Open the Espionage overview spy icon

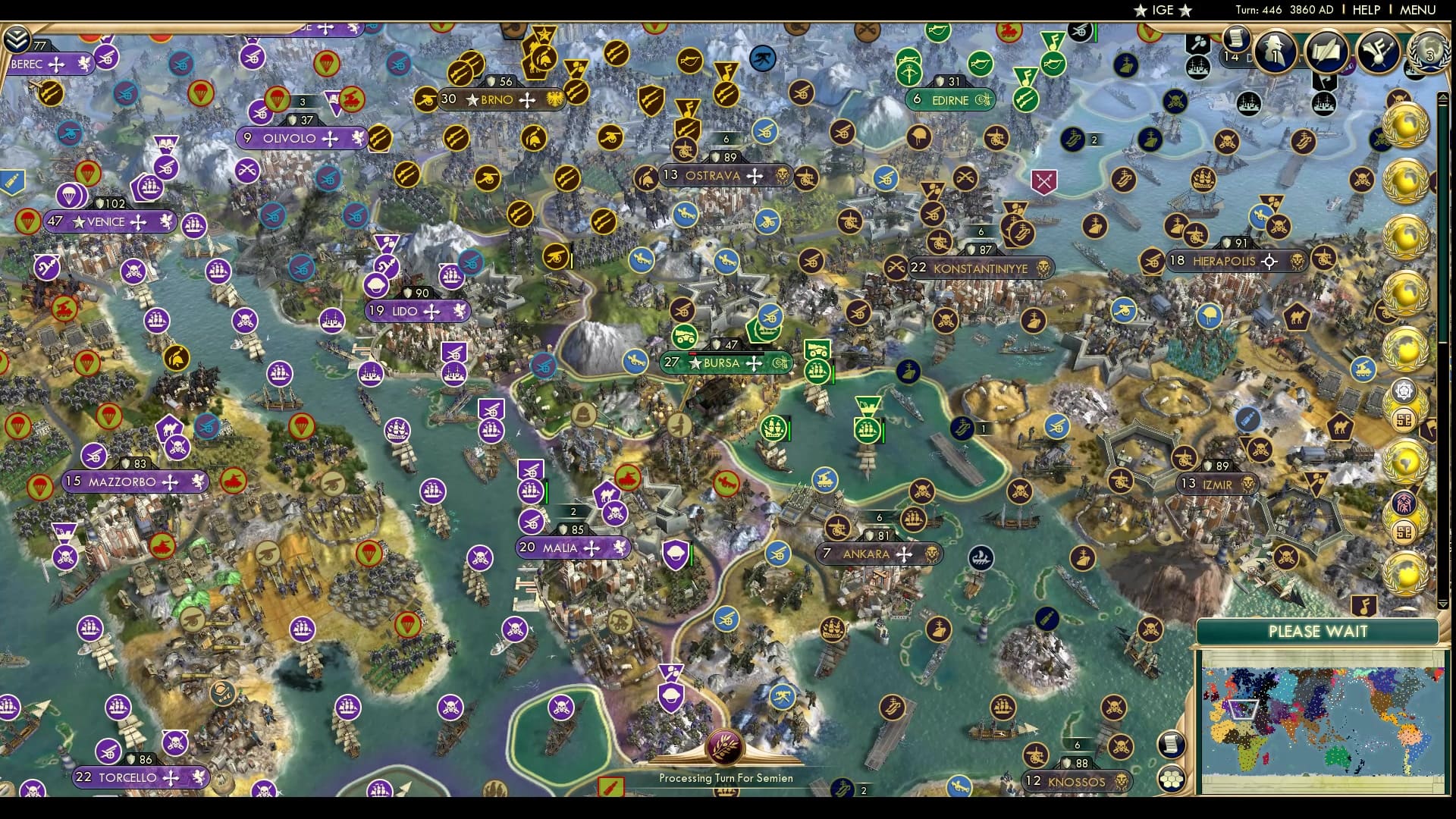[1275, 52]
